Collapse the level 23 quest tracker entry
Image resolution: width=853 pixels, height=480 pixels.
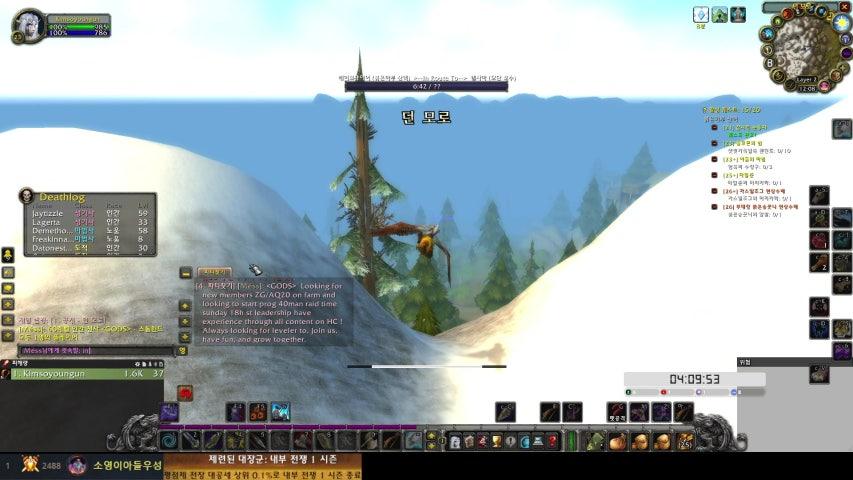pyautogui.click(x=714, y=159)
